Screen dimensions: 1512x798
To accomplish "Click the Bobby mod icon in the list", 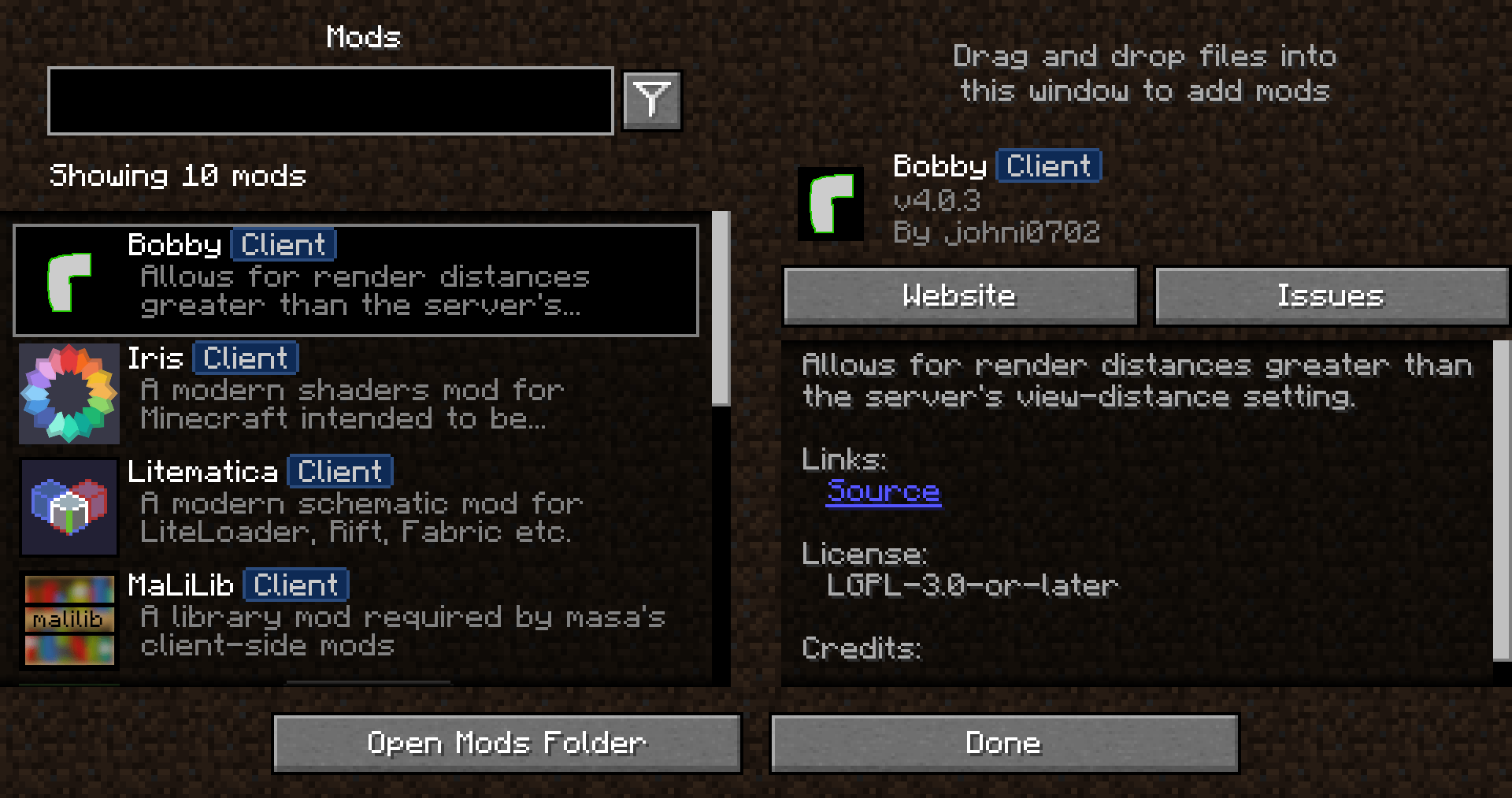I will pos(69,281).
